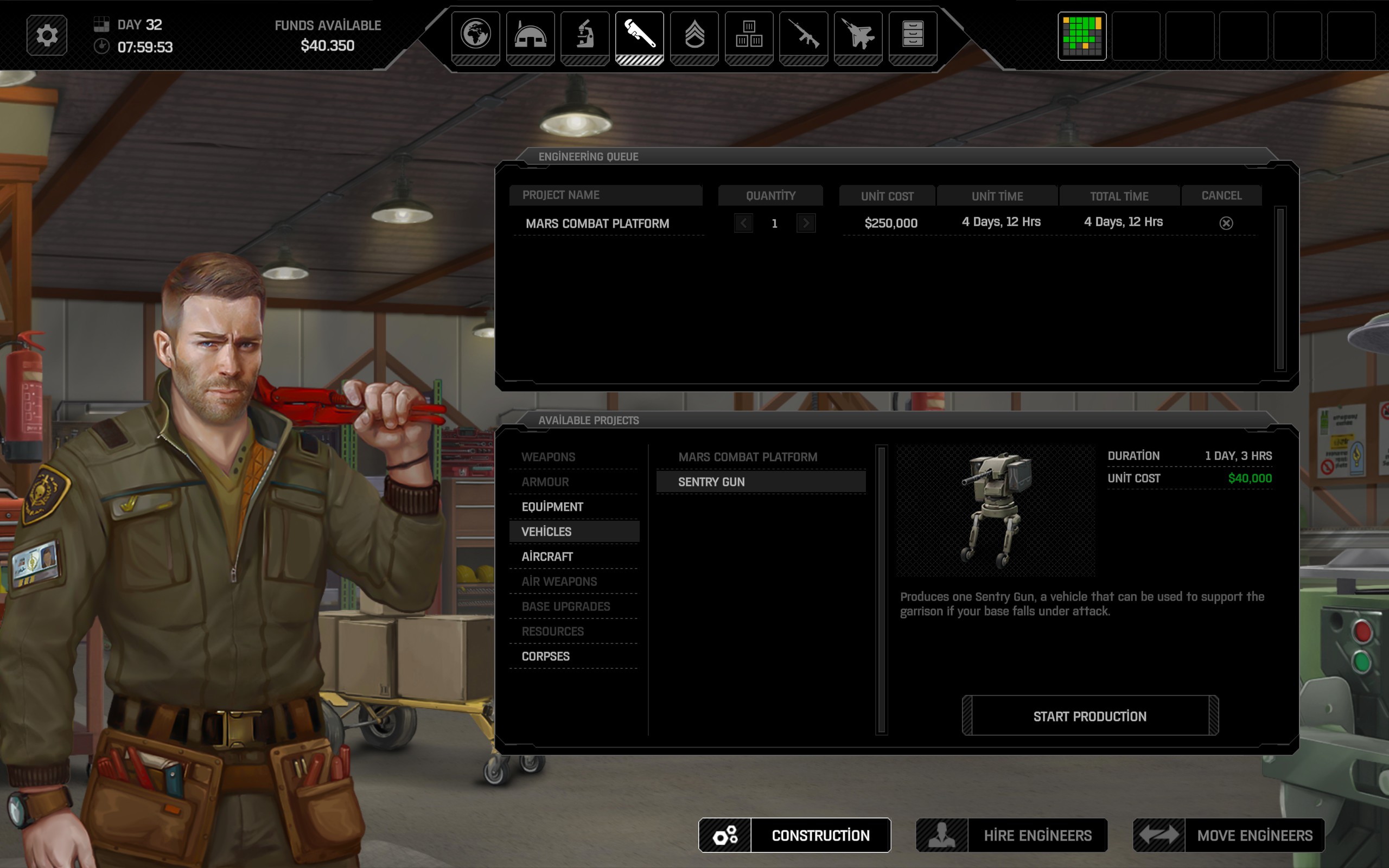The height and width of the screenshot is (868, 1389).
Task: Go to the base hangar screen
Action: click(530, 36)
